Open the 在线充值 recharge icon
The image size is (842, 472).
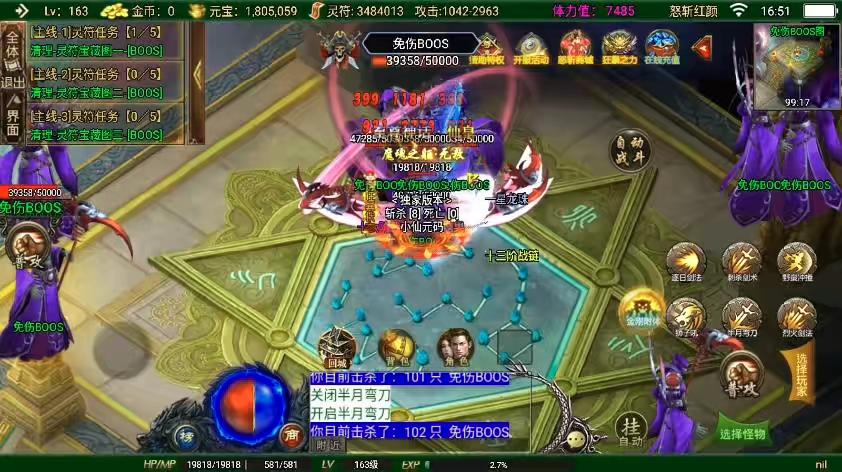pyautogui.click(x=662, y=46)
